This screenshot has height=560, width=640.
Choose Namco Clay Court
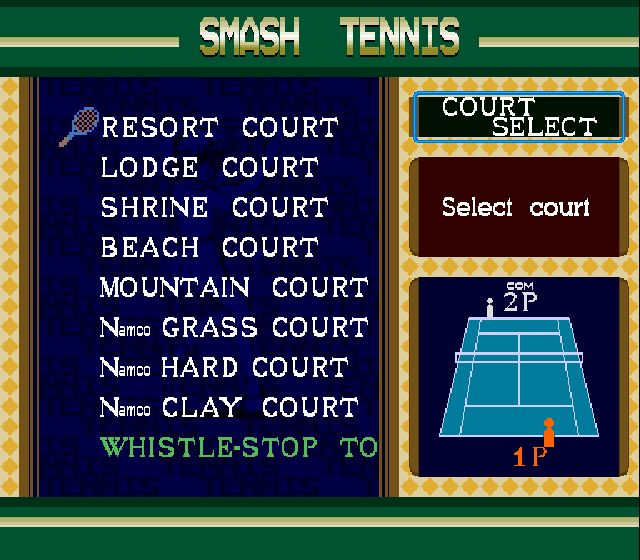click(x=229, y=408)
